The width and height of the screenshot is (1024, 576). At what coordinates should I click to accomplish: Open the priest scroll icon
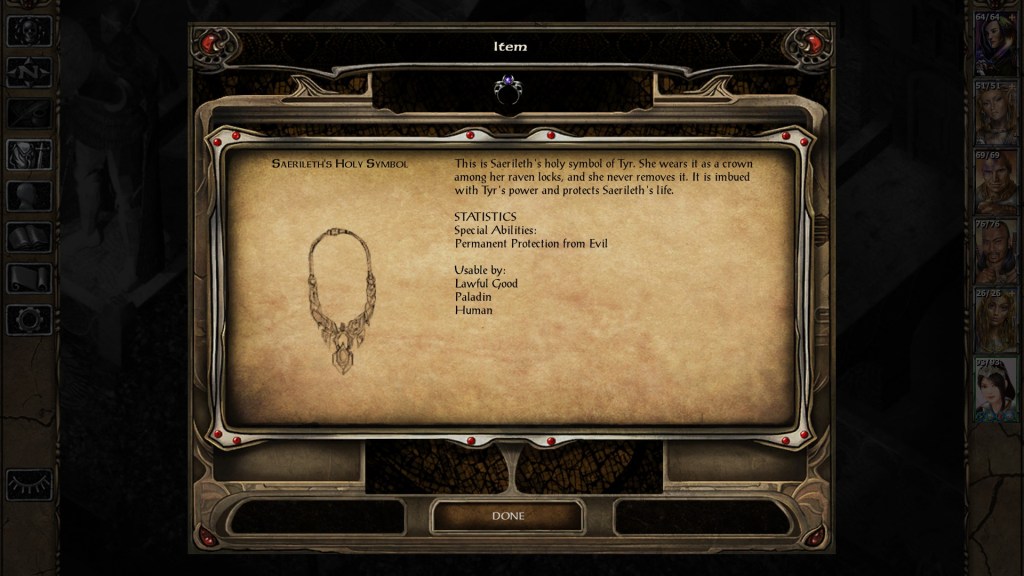(x=28, y=278)
